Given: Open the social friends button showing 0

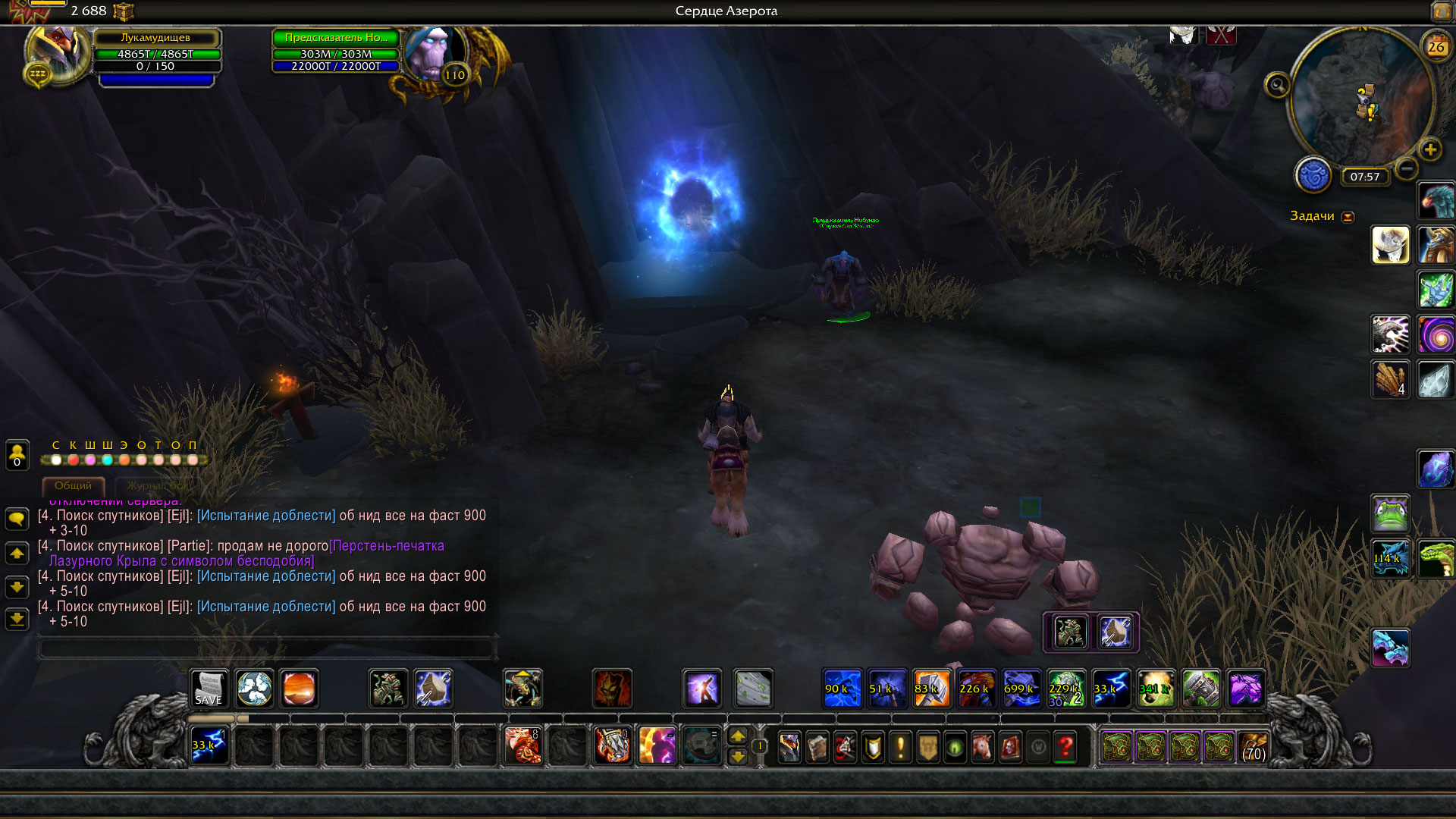Looking at the screenshot, I should tap(17, 455).
